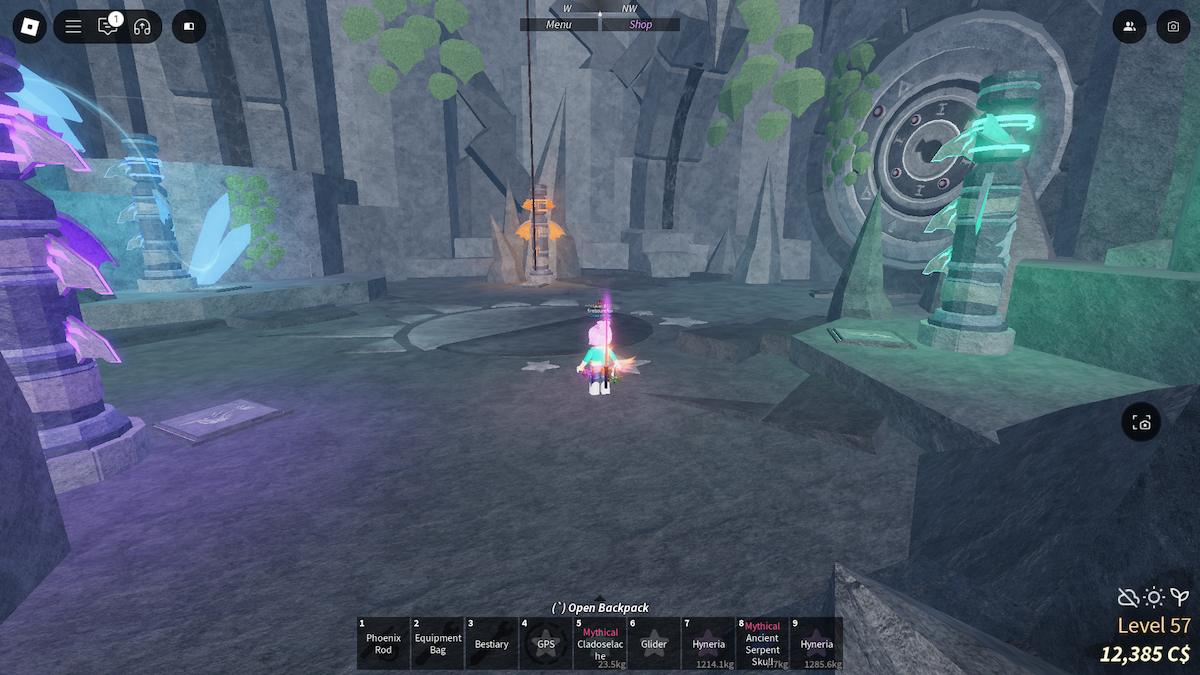Select the Equipment Bag slot
The height and width of the screenshot is (675, 1200).
[x=438, y=644]
